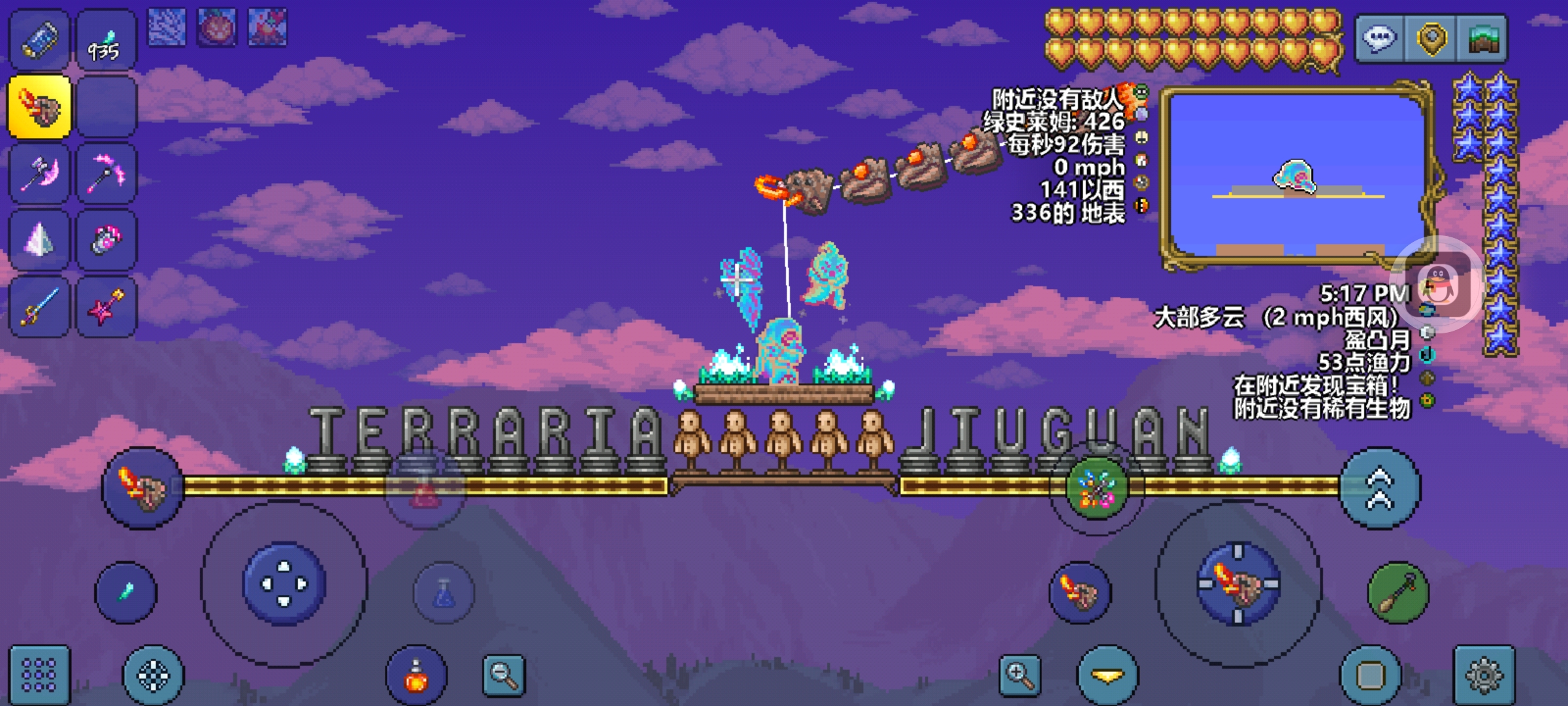The width and height of the screenshot is (1568, 706).
Task: Choose the pink hamaxe hotbar slot
Action: point(39,174)
